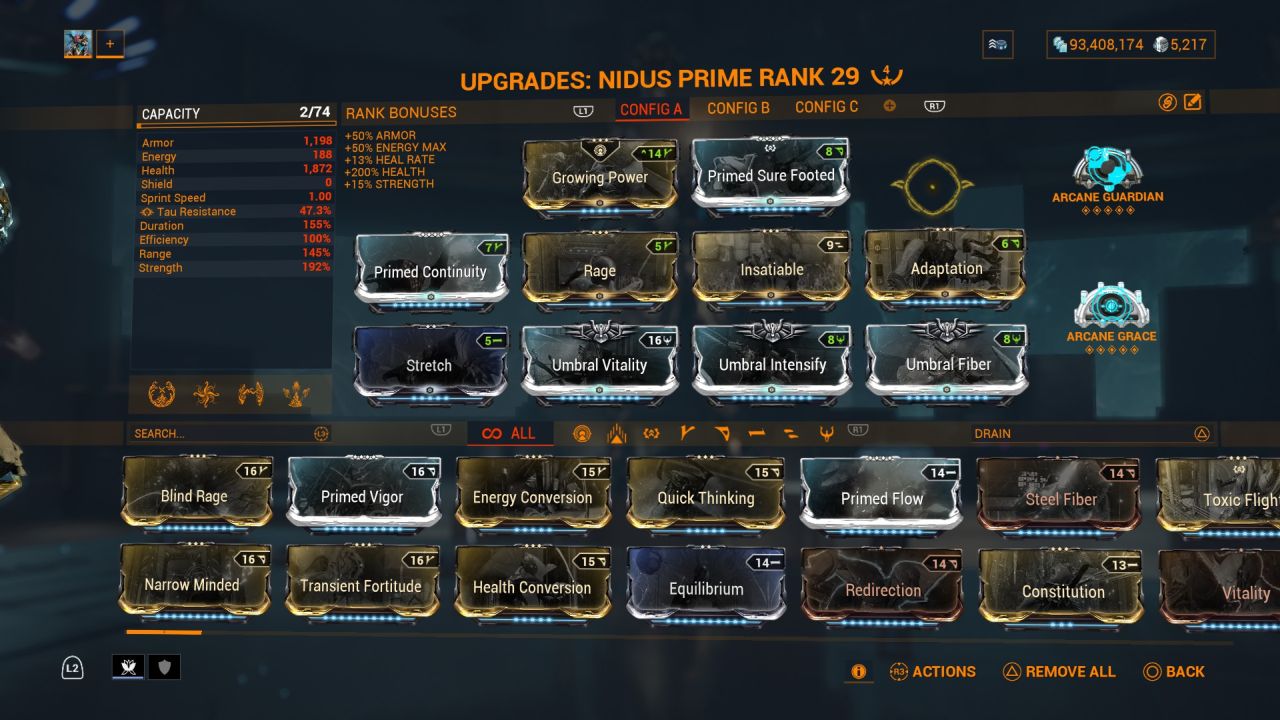
Task: Click the mod list scrollbar indicator
Action: pos(163,634)
